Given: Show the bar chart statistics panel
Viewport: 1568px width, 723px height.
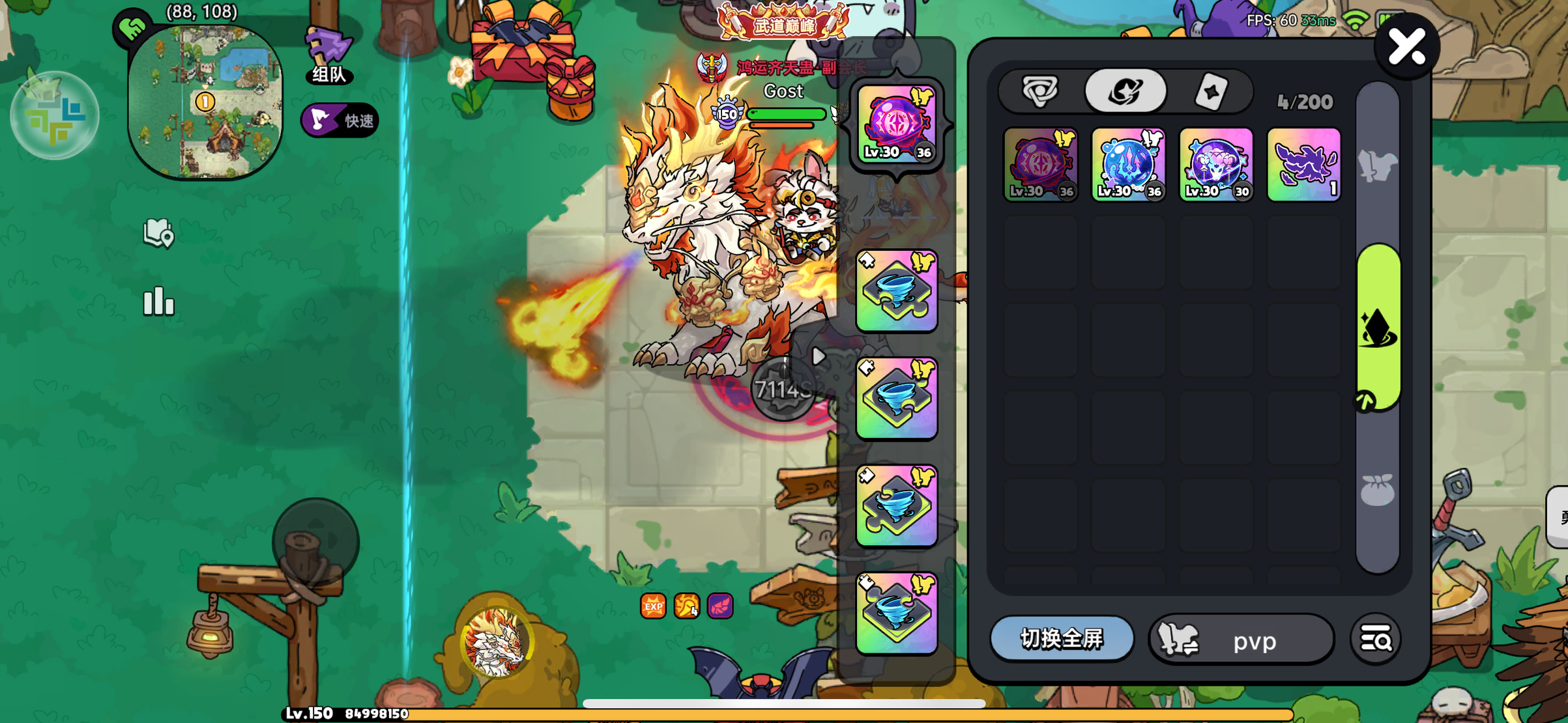Looking at the screenshot, I should (158, 302).
